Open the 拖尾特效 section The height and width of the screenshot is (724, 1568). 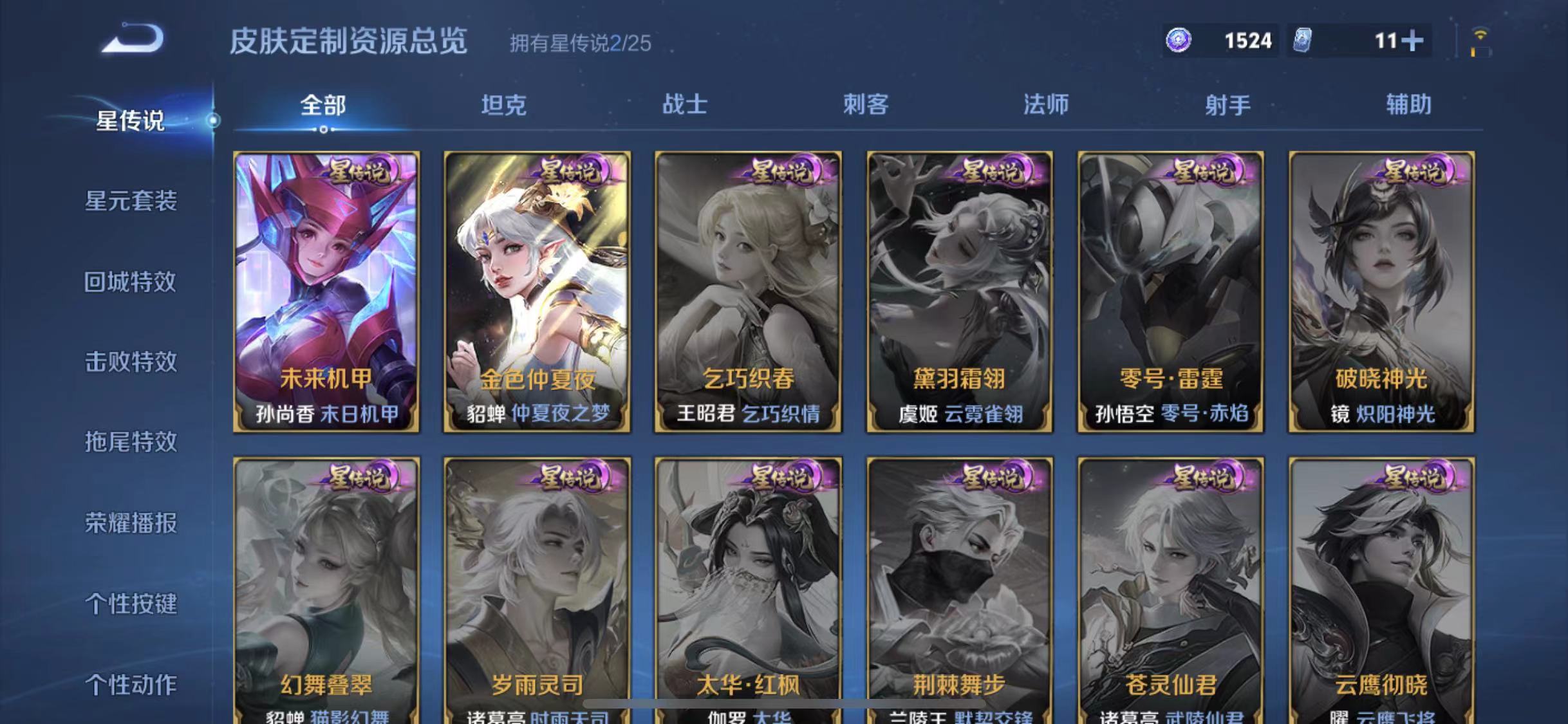pyautogui.click(x=131, y=443)
